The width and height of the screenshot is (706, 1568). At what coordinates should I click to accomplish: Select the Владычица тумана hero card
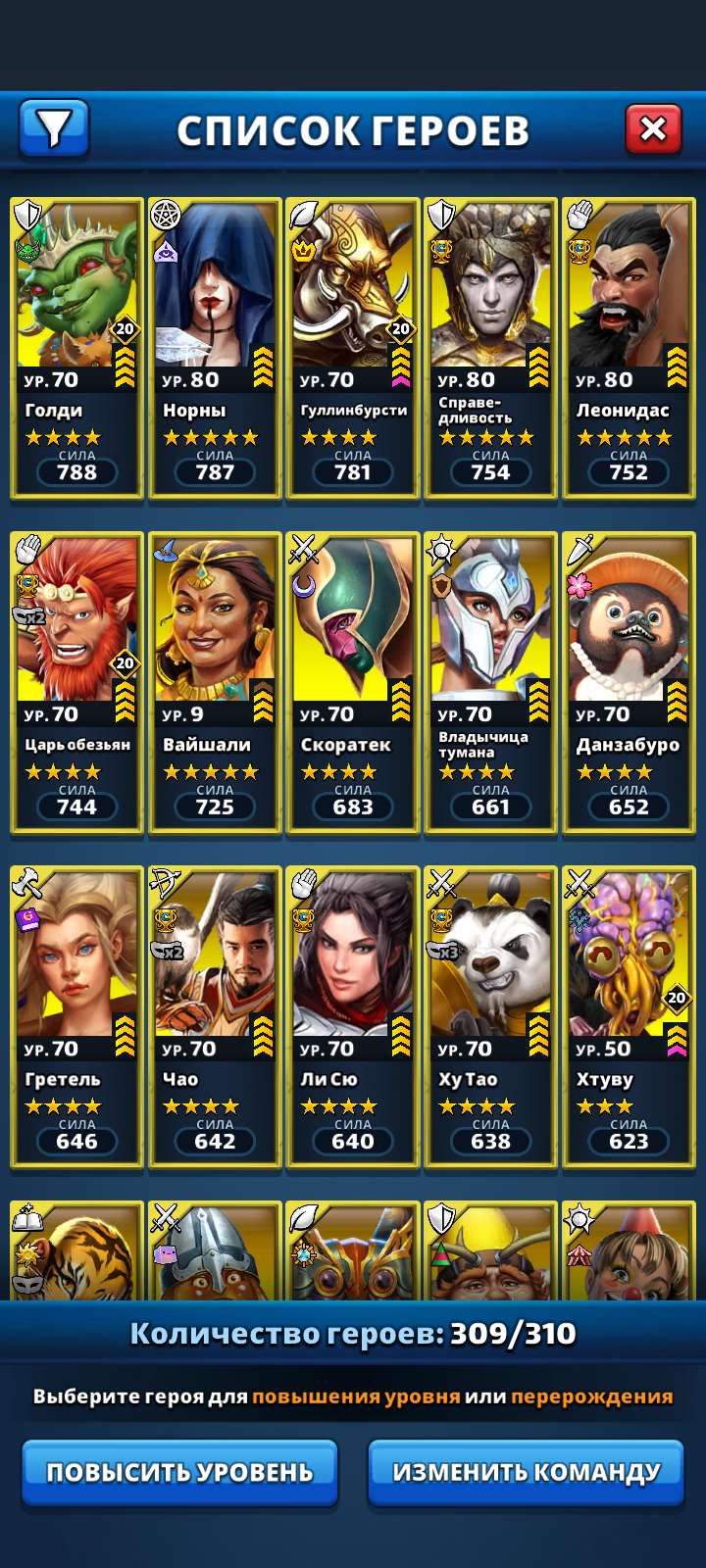click(x=490, y=682)
